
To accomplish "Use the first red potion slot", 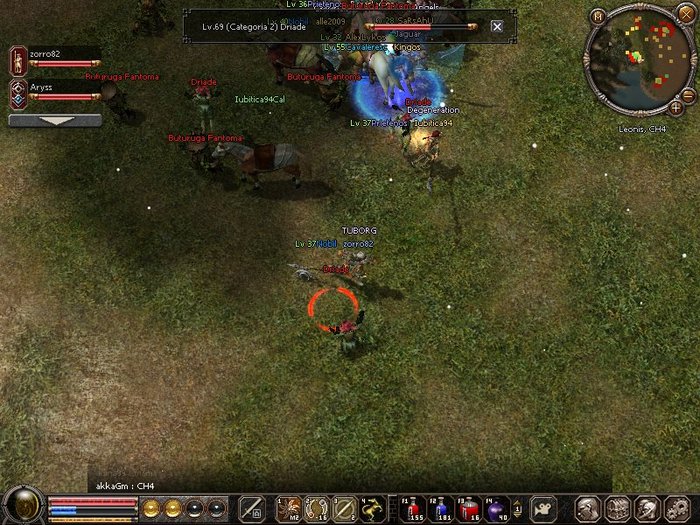I will [414, 507].
